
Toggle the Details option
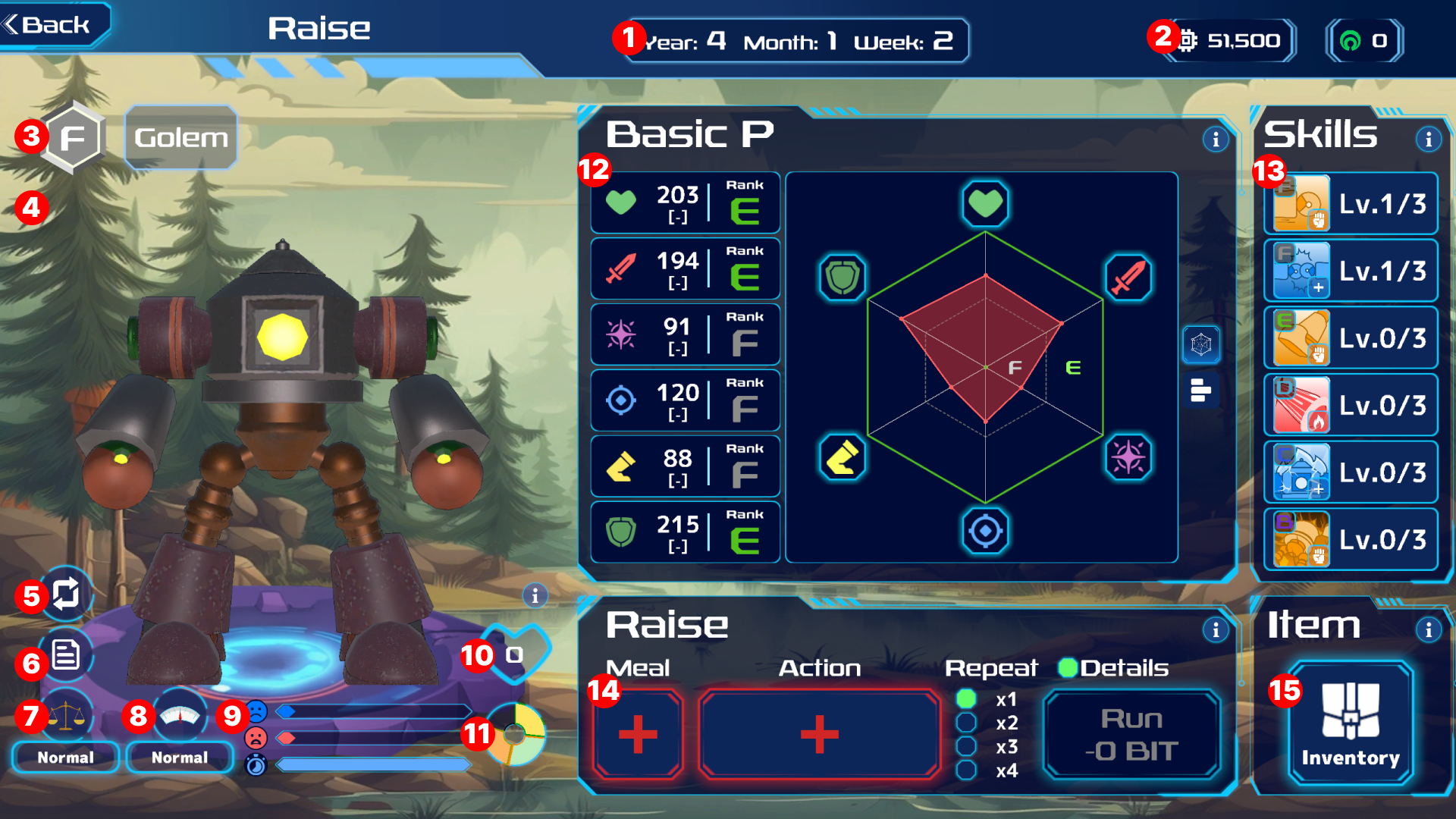pos(1068,668)
